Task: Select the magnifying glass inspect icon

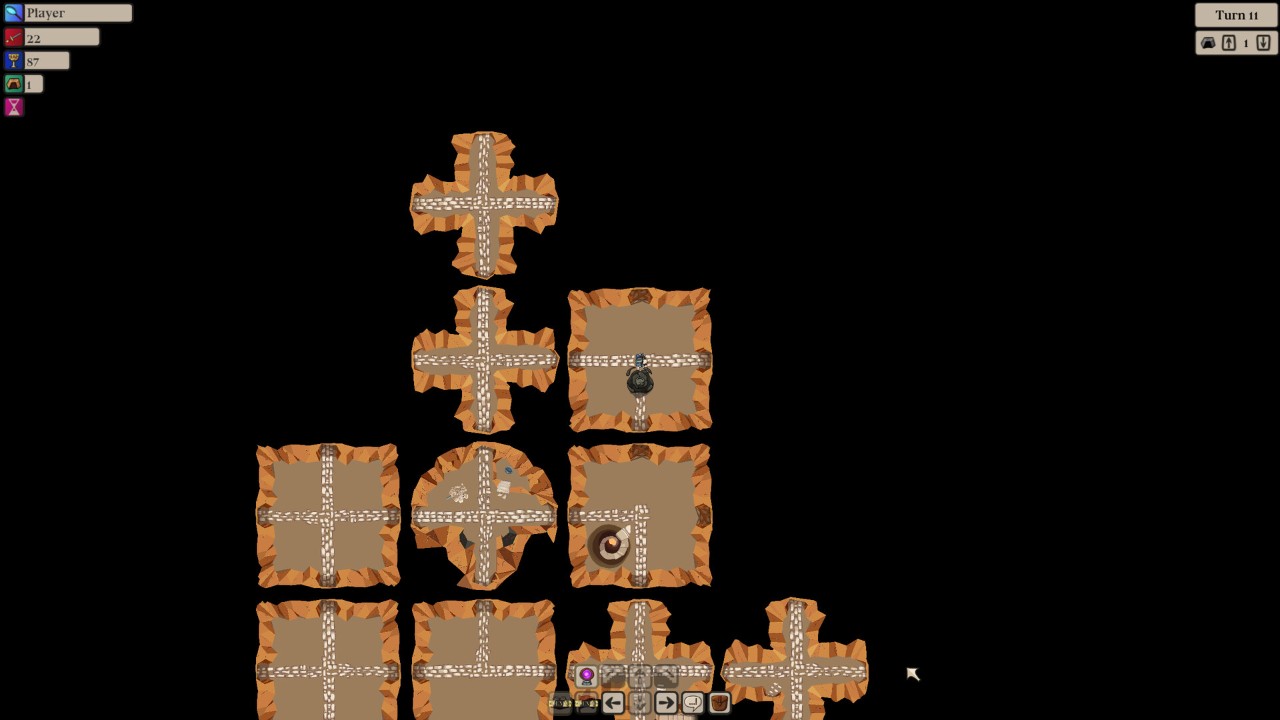Action: pyautogui.click(x=13, y=12)
